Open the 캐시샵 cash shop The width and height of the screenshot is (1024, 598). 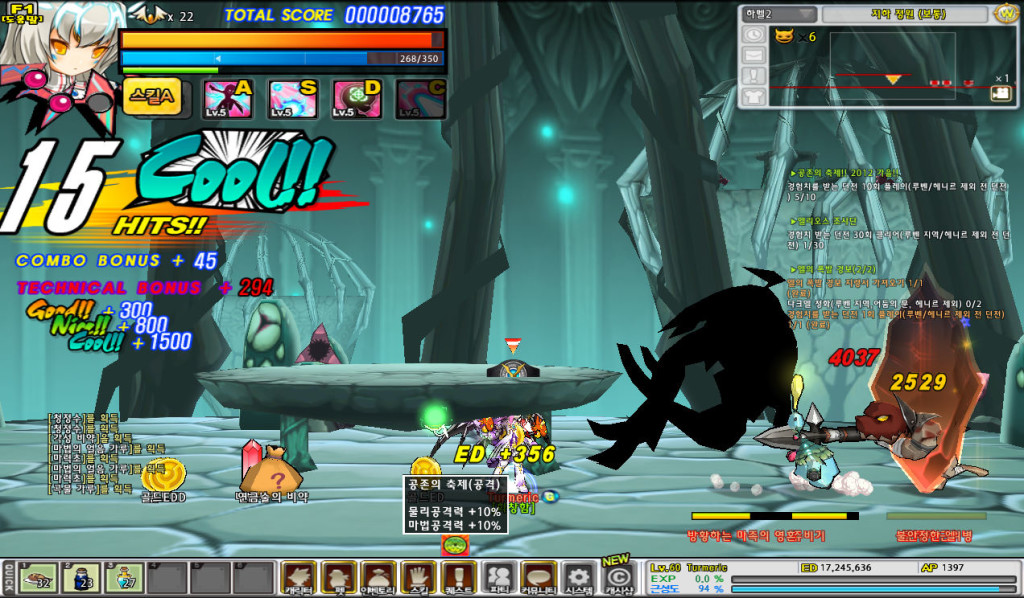pyautogui.click(x=620, y=577)
